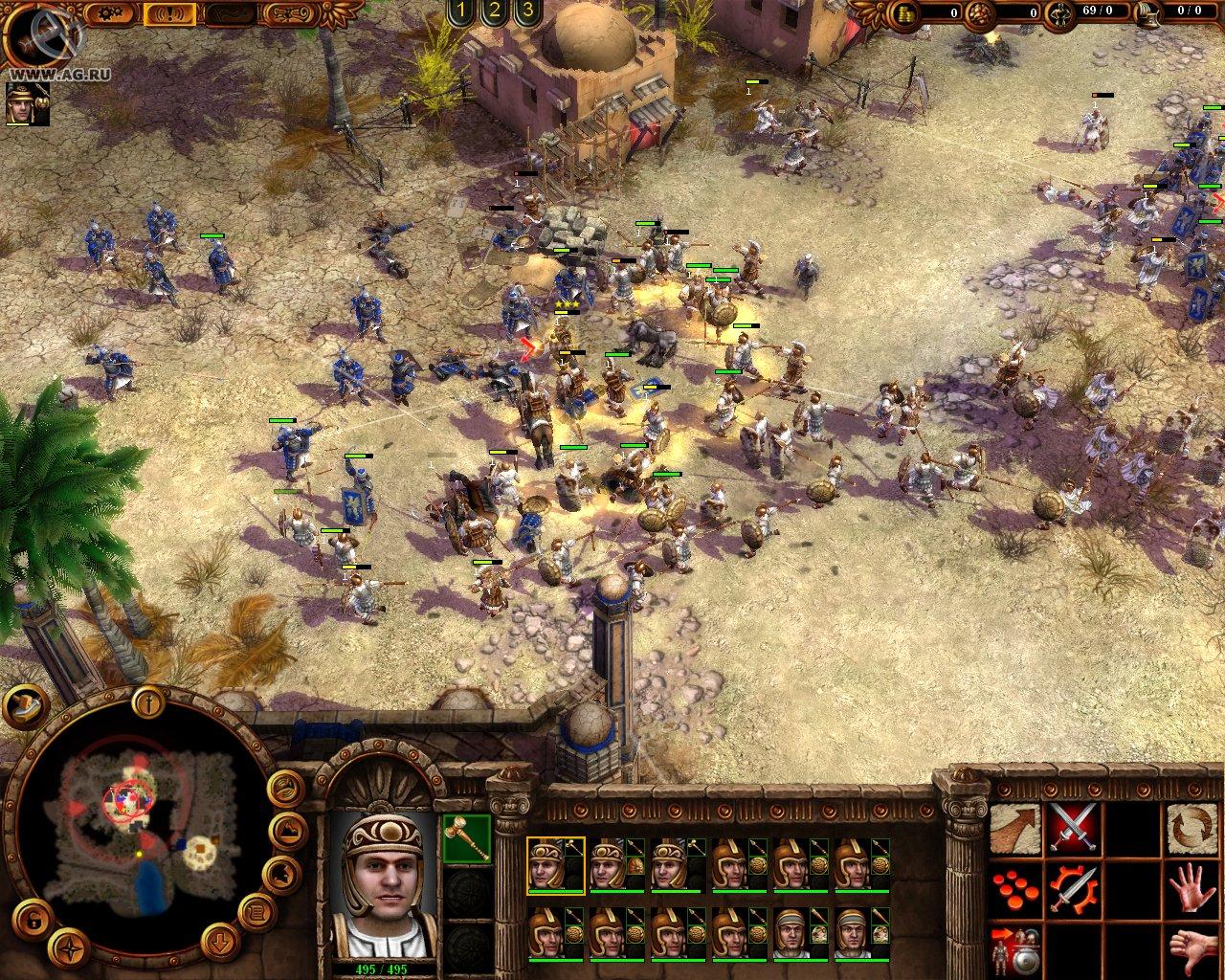Choose the red dots formation command
This screenshot has width=1225, height=980.
pos(1014,890)
